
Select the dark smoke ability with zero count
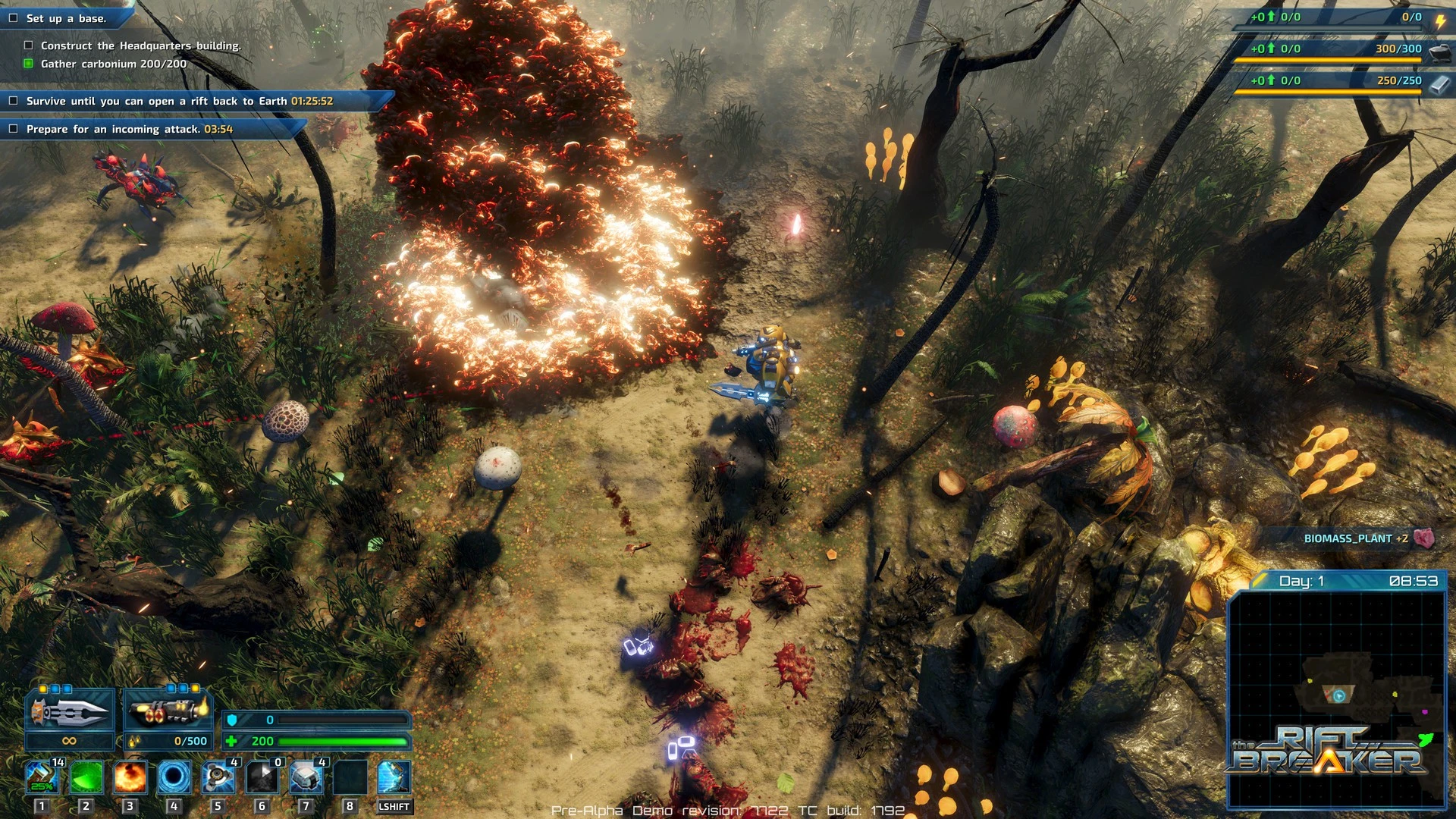(x=262, y=778)
